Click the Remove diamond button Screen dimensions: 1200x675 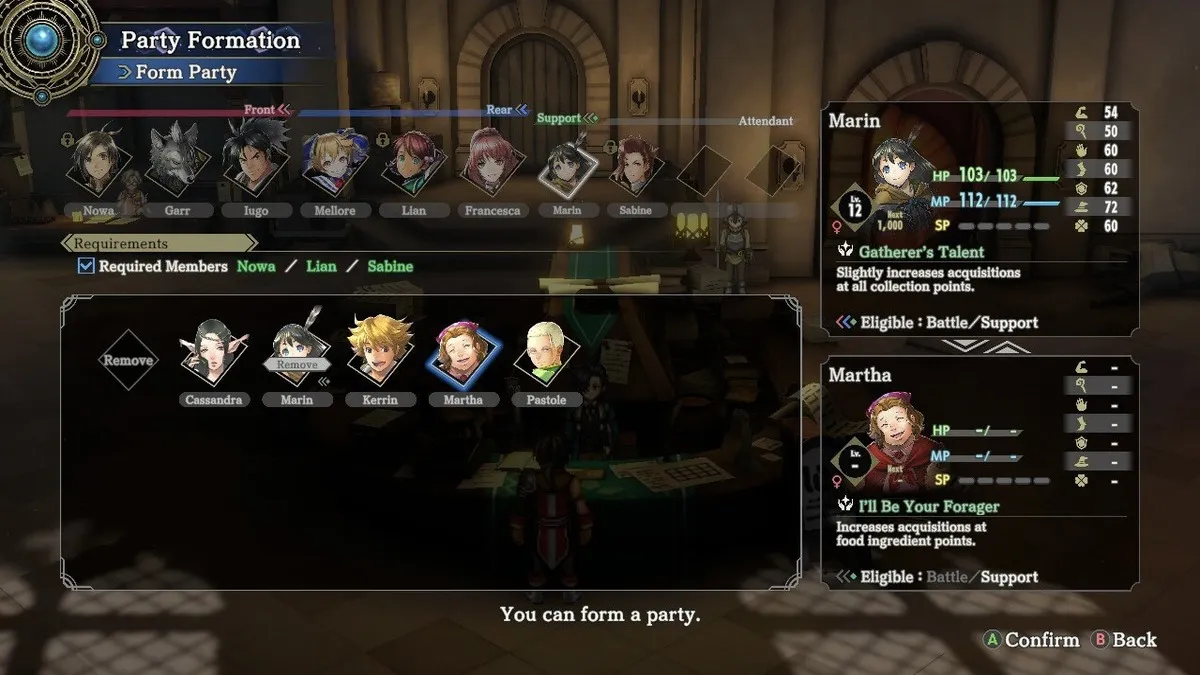pyautogui.click(x=129, y=361)
